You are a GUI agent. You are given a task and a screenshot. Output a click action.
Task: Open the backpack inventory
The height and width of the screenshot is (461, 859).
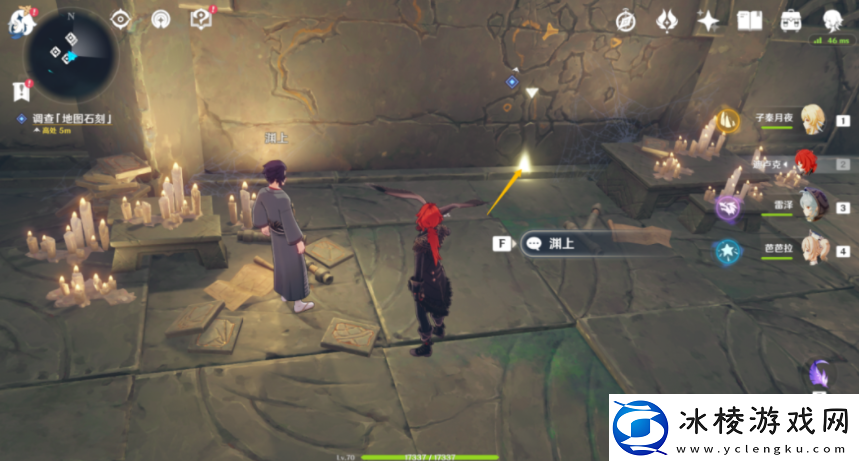pyautogui.click(x=790, y=20)
